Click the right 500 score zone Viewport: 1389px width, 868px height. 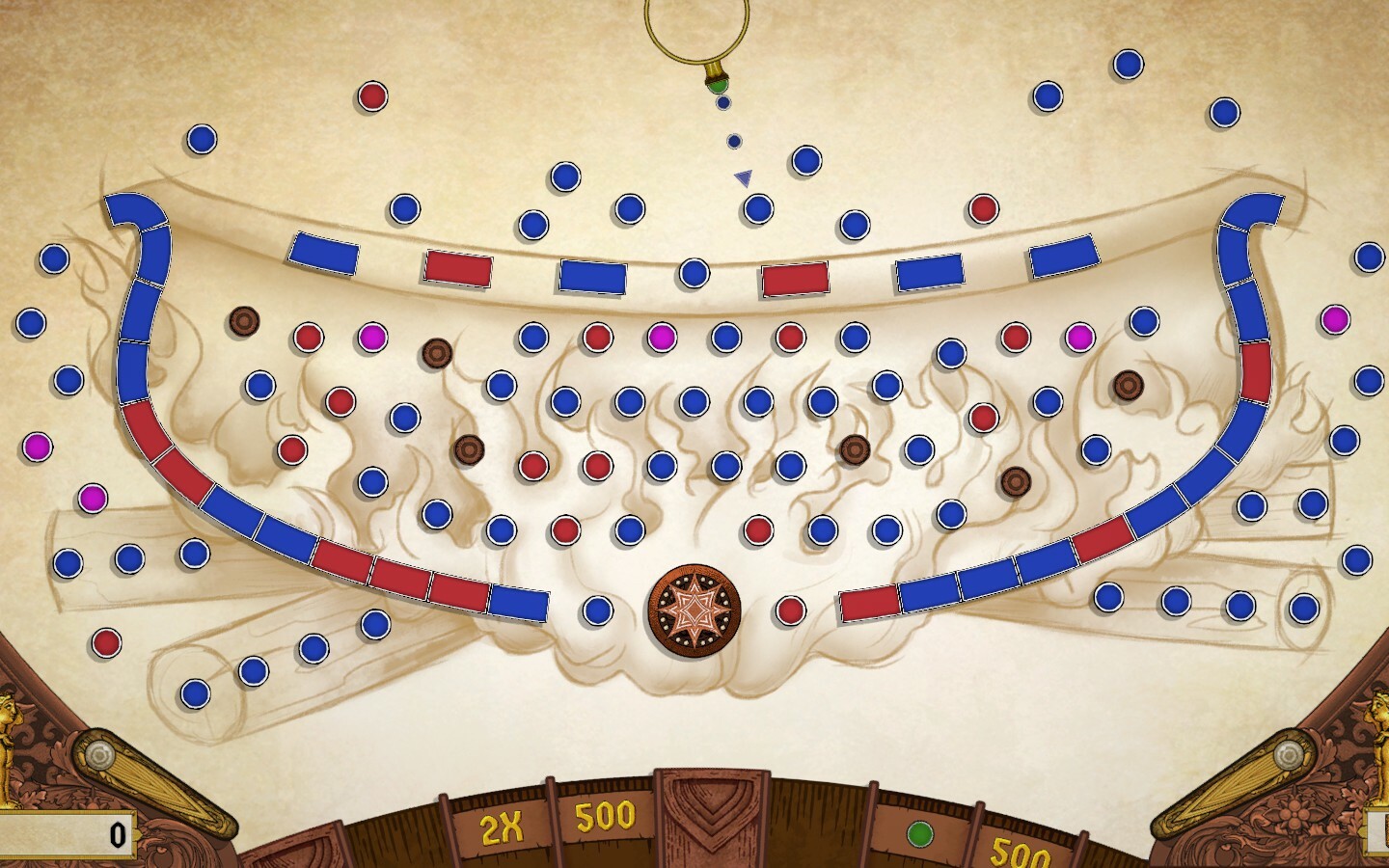click(x=1019, y=853)
